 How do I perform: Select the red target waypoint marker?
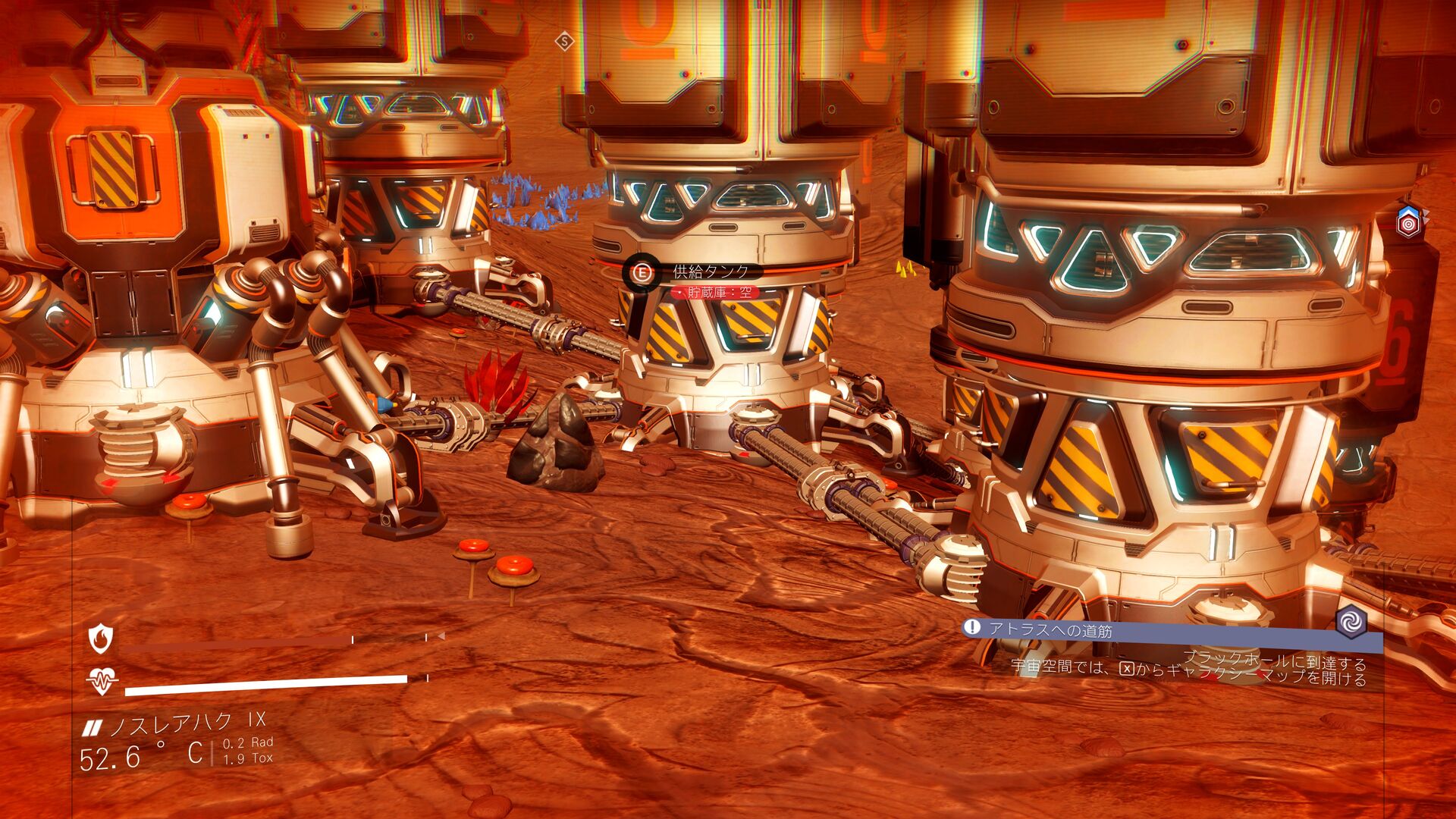tap(1408, 224)
